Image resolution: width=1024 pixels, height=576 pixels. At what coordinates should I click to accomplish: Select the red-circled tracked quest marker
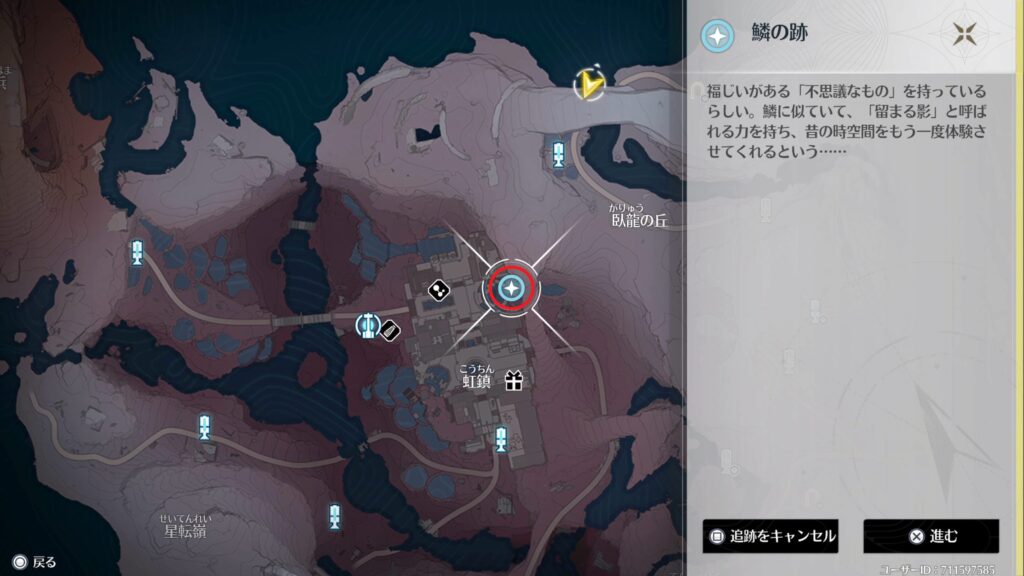(512, 289)
